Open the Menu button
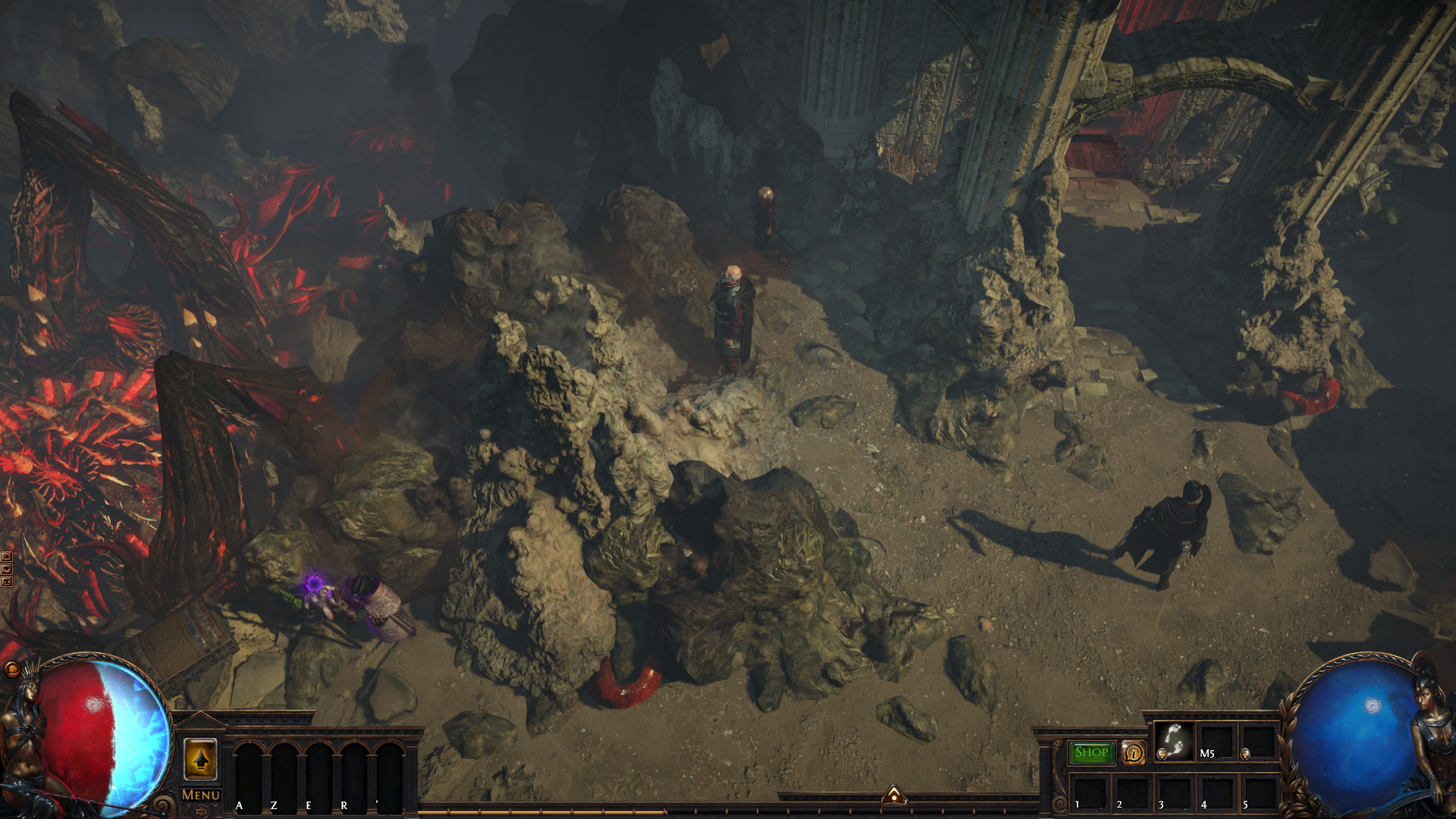The height and width of the screenshot is (819, 1456). click(201, 795)
